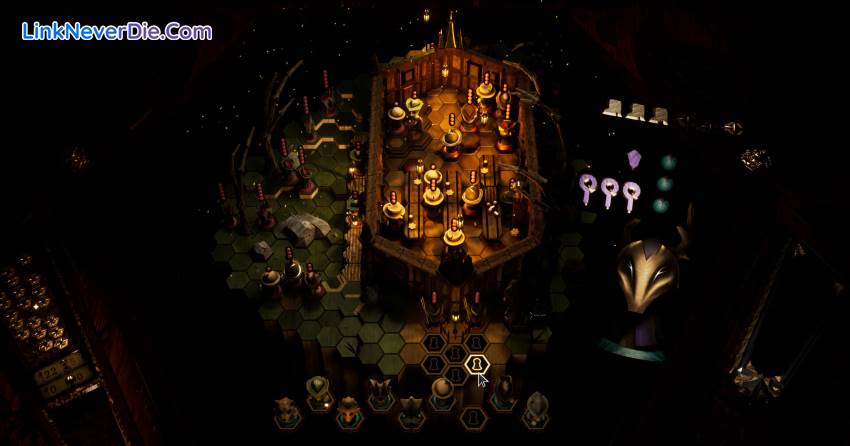Select the highlighted keyhole hex tile

[477, 363]
